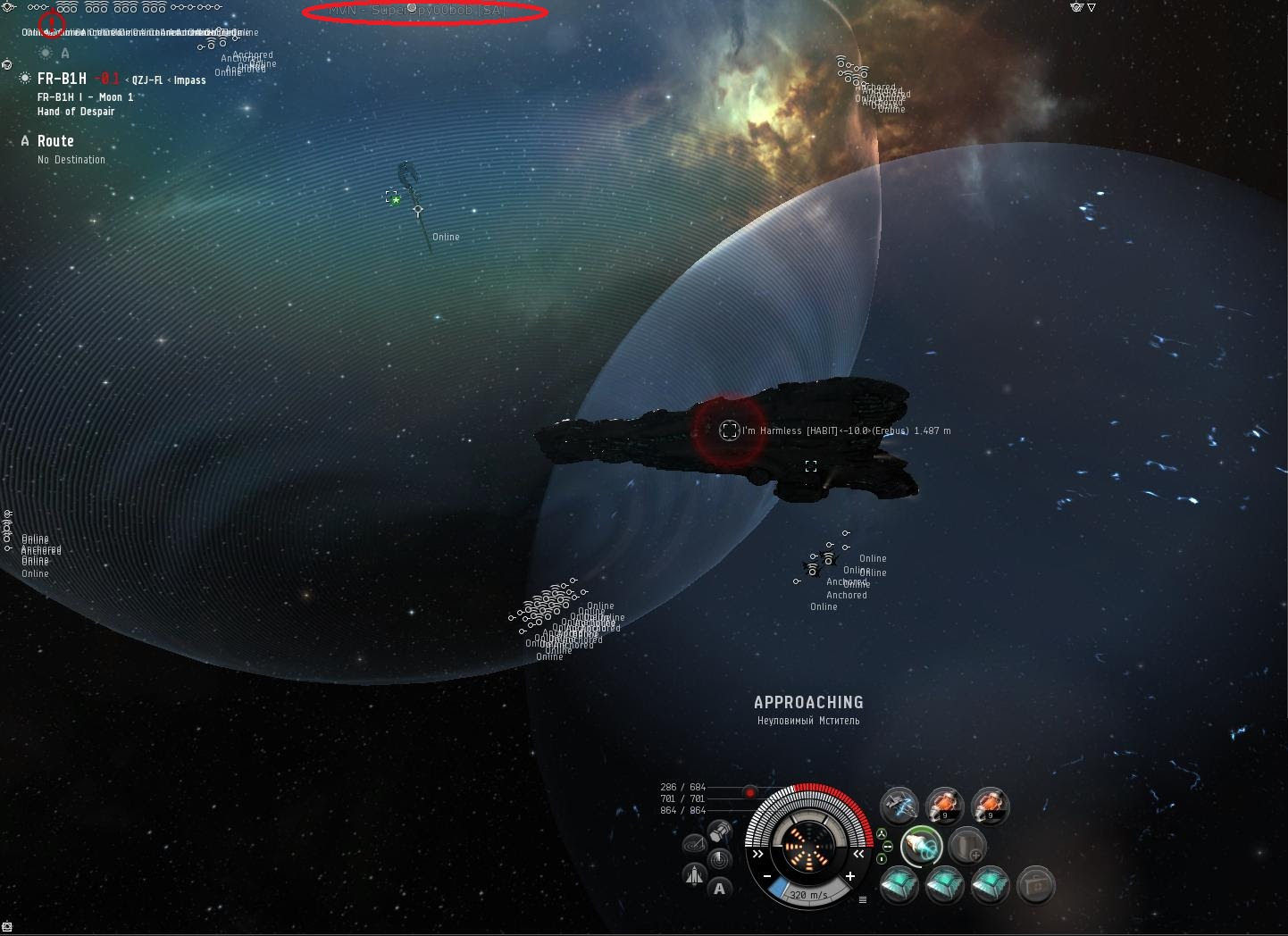Image resolution: width=1288 pixels, height=936 pixels.
Task: Click the Route panel header
Action: pos(55,141)
